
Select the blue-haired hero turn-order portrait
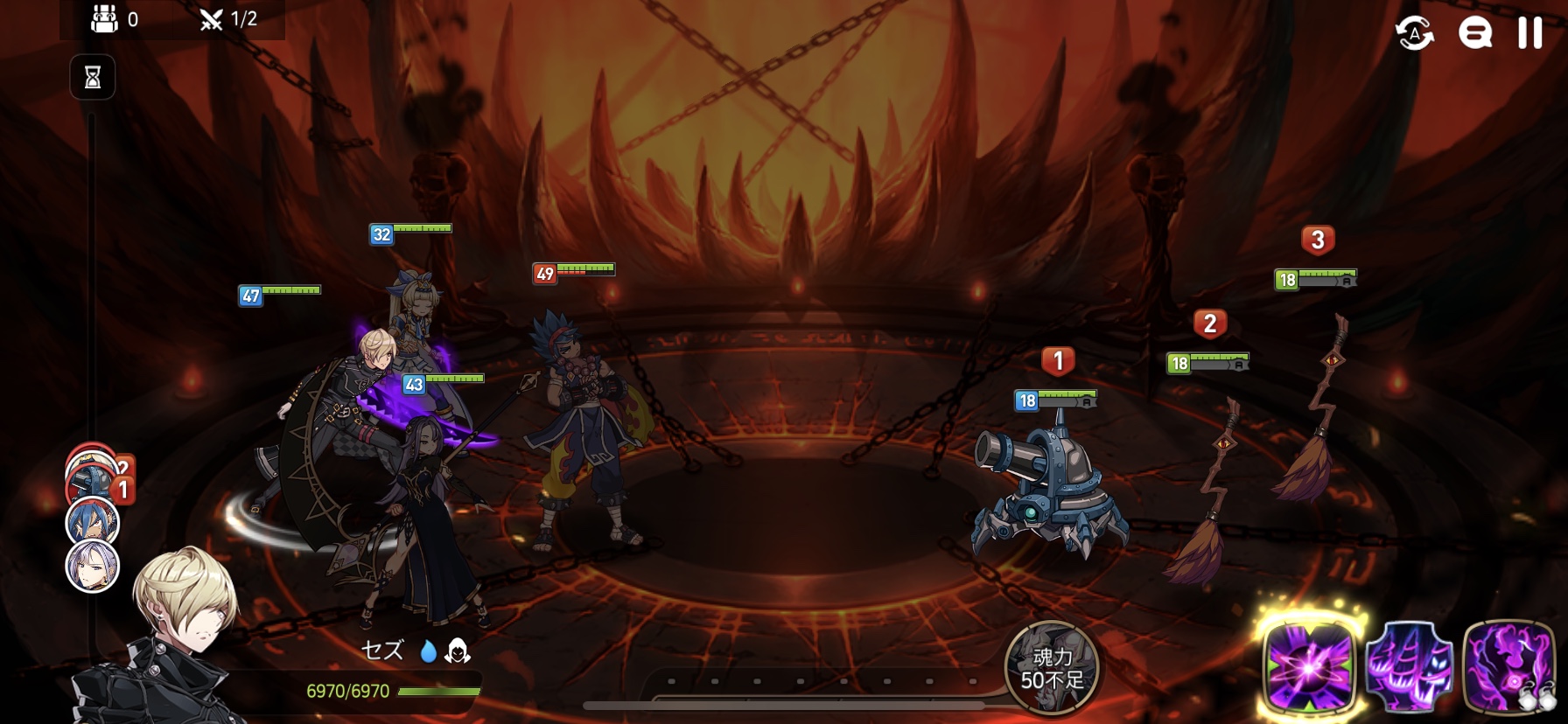point(93,522)
